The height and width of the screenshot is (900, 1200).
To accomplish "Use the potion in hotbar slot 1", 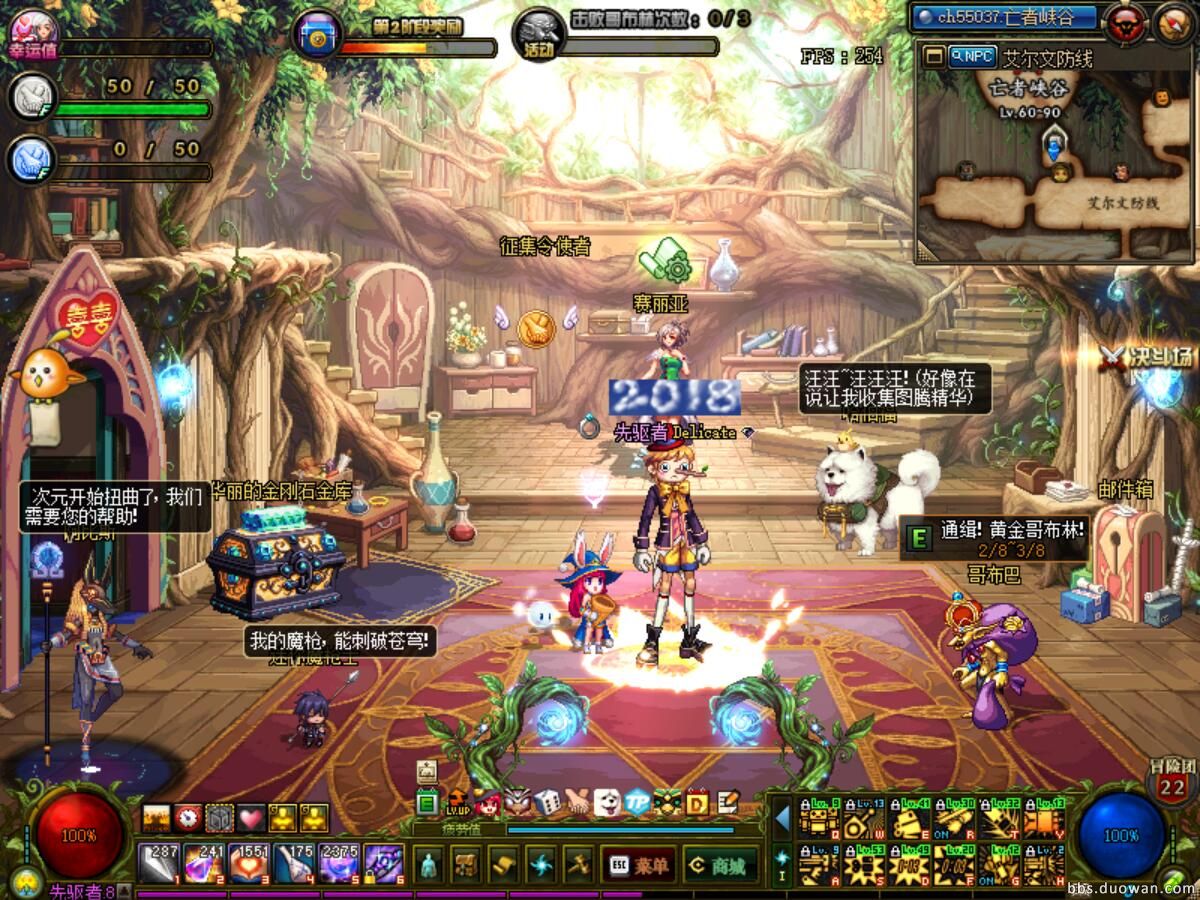I will [158, 864].
